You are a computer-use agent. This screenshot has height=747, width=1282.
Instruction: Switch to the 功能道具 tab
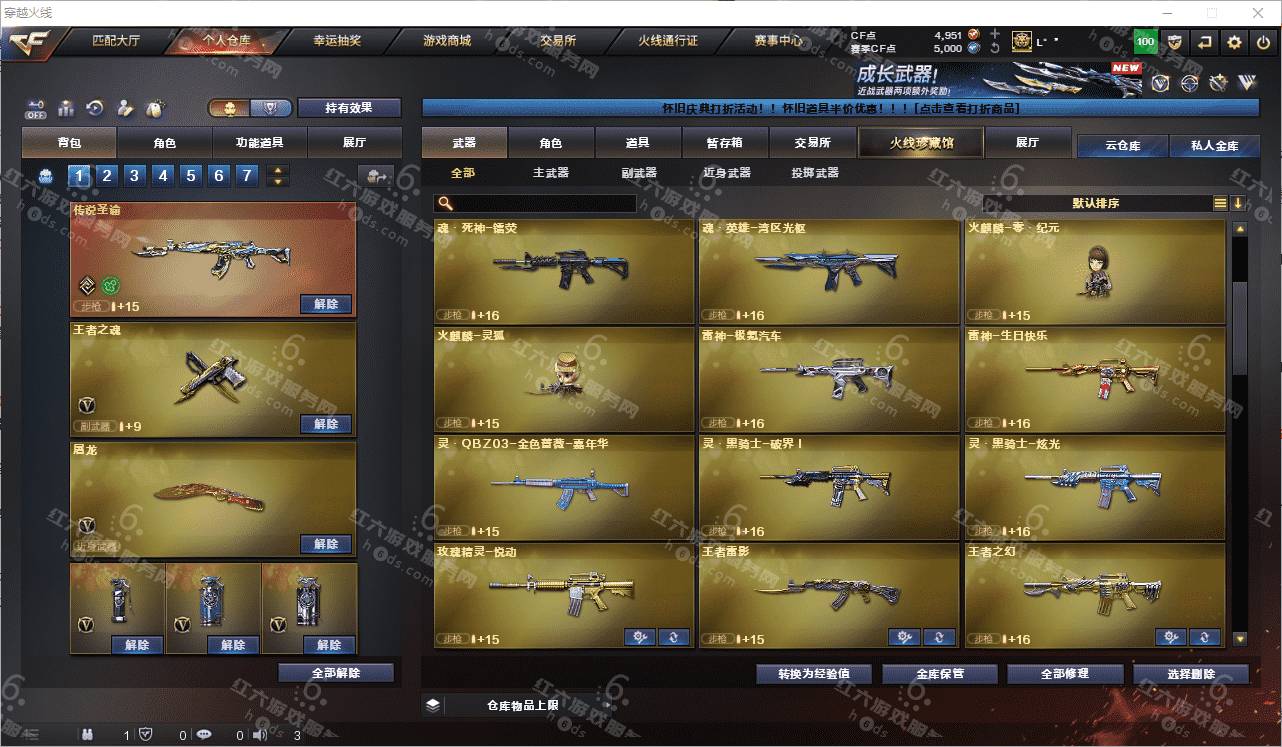pyautogui.click(x=259, y=143)
